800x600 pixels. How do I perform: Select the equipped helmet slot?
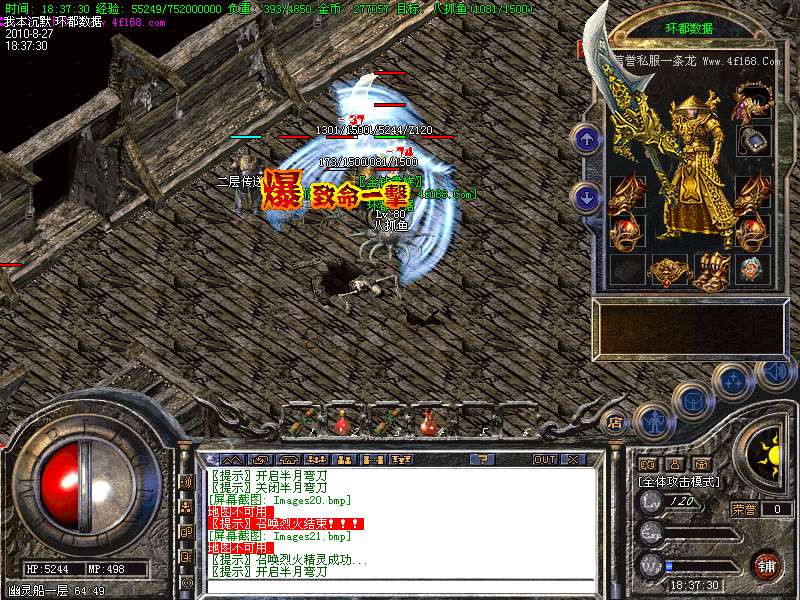click(751, 101)
